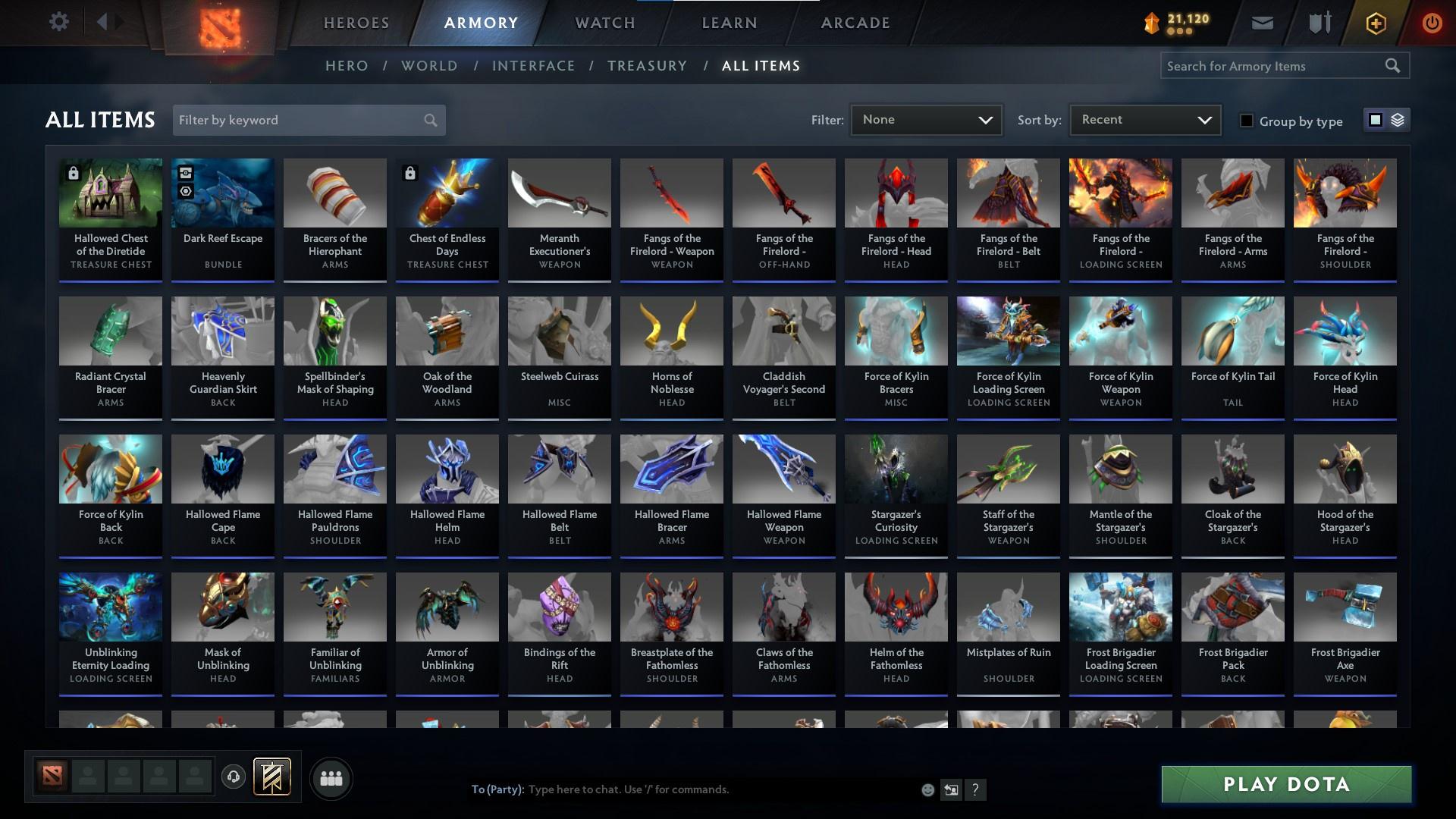Switch to the WATCH tab

pos(604,23)
